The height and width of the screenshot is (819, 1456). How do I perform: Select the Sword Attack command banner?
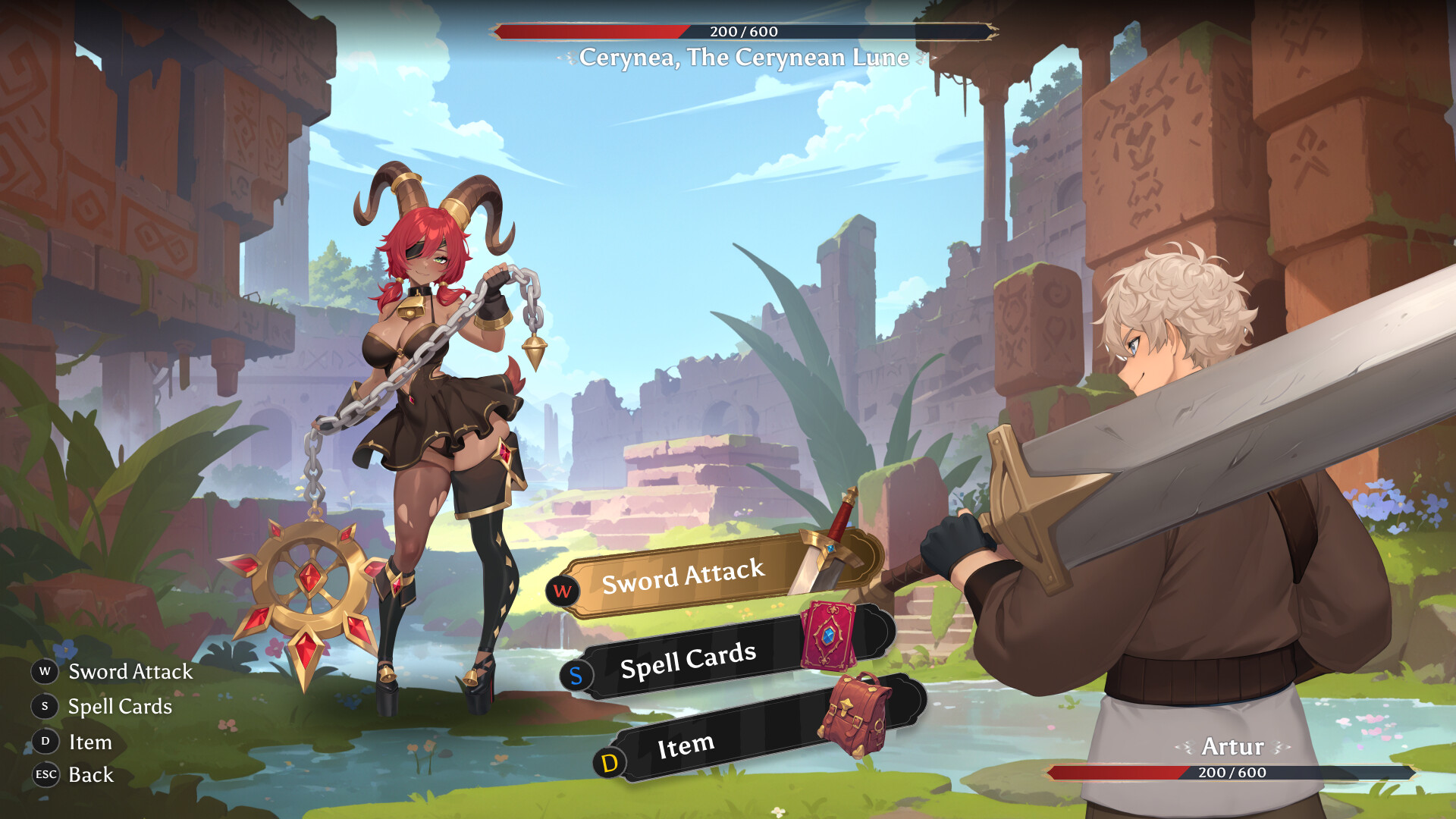coord(682,580)
